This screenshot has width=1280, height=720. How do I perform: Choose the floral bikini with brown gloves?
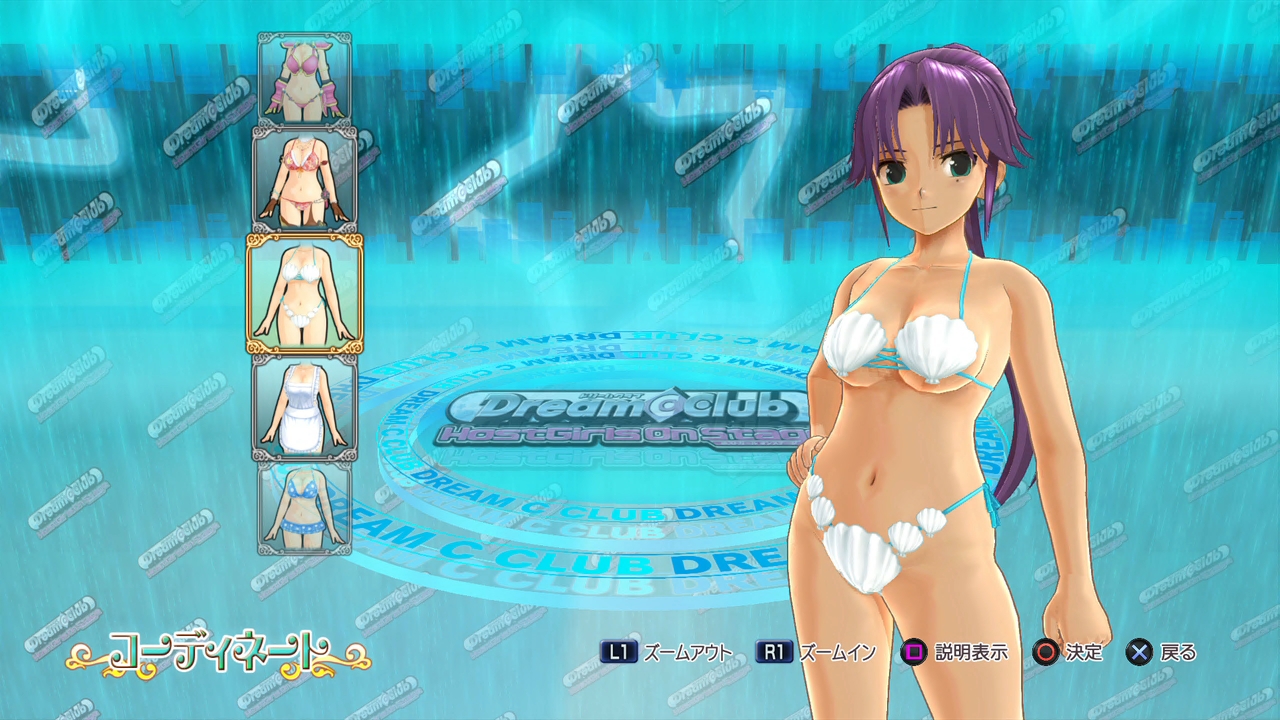pos(304,178)
